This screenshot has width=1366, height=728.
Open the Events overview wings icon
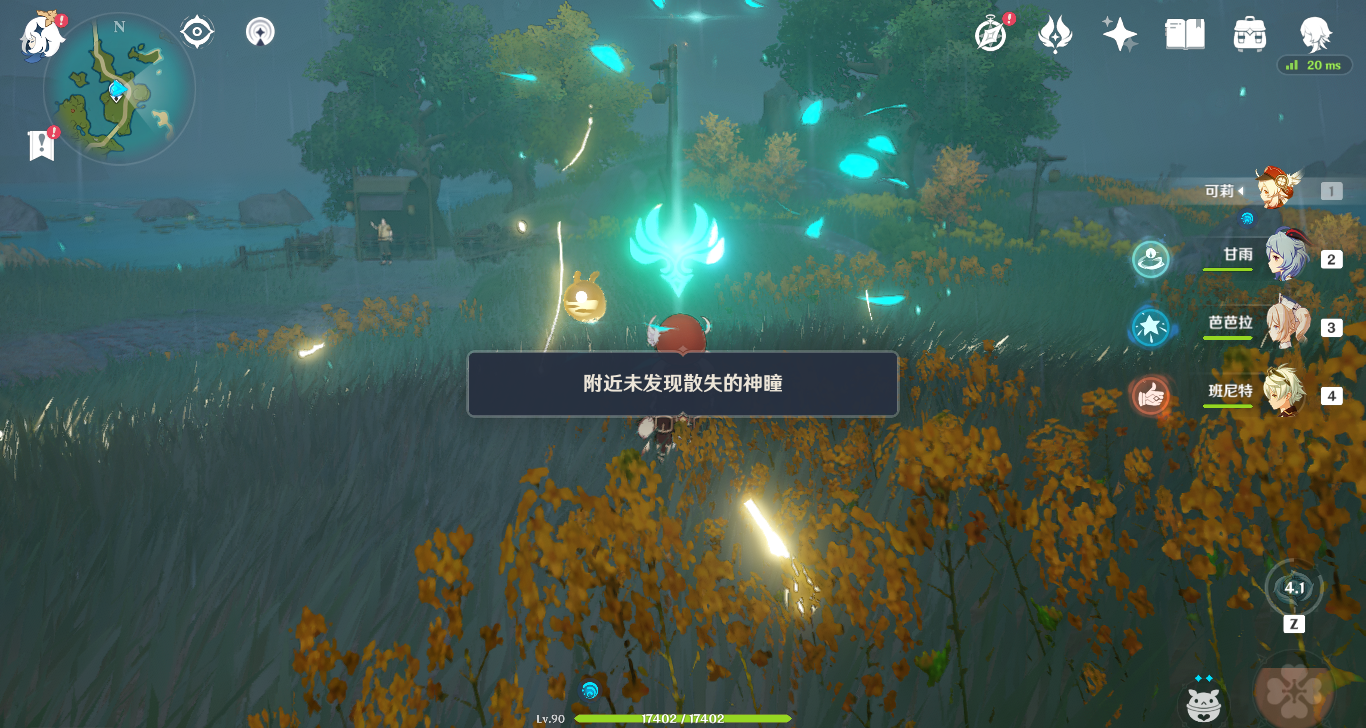(1054, 33)
